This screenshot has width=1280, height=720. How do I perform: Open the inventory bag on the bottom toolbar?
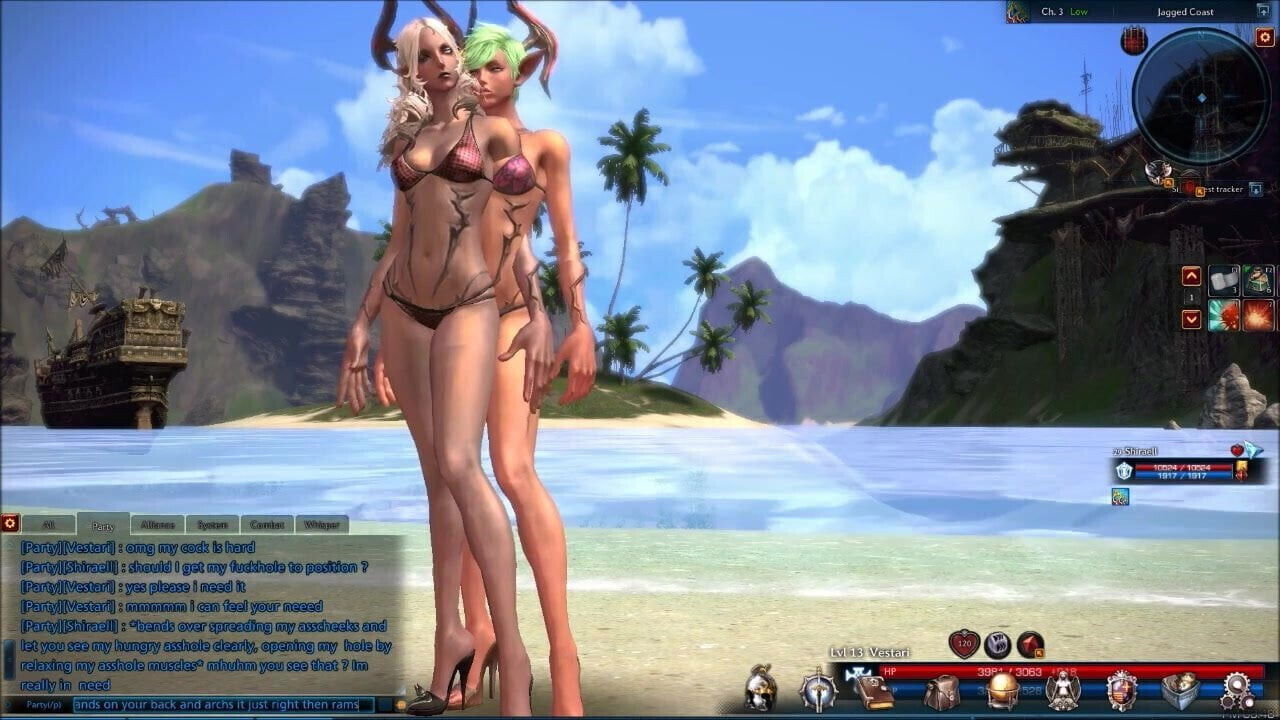pos(943,690)
